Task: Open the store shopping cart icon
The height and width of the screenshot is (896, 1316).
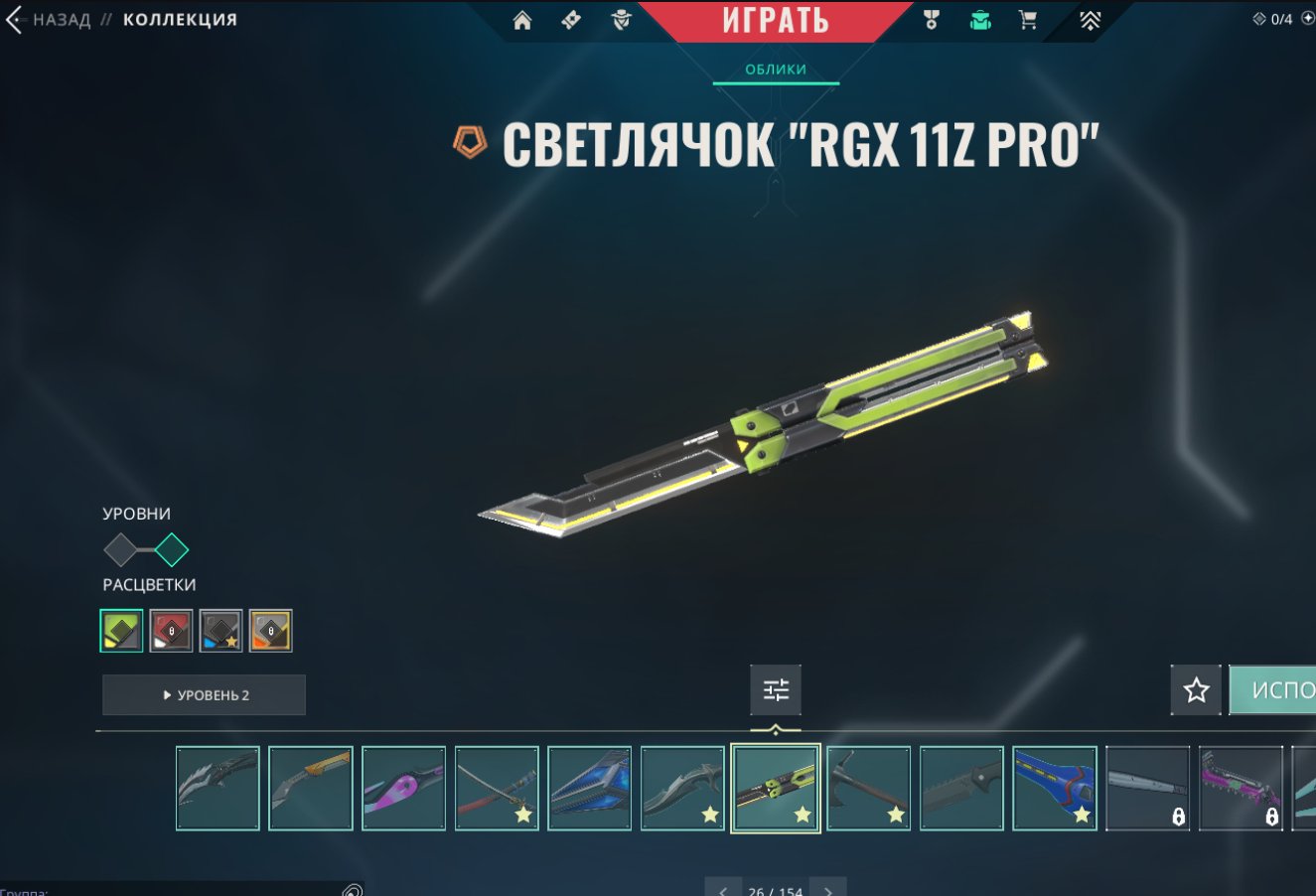Action: pyautogui.click(x=1029, y=19)
